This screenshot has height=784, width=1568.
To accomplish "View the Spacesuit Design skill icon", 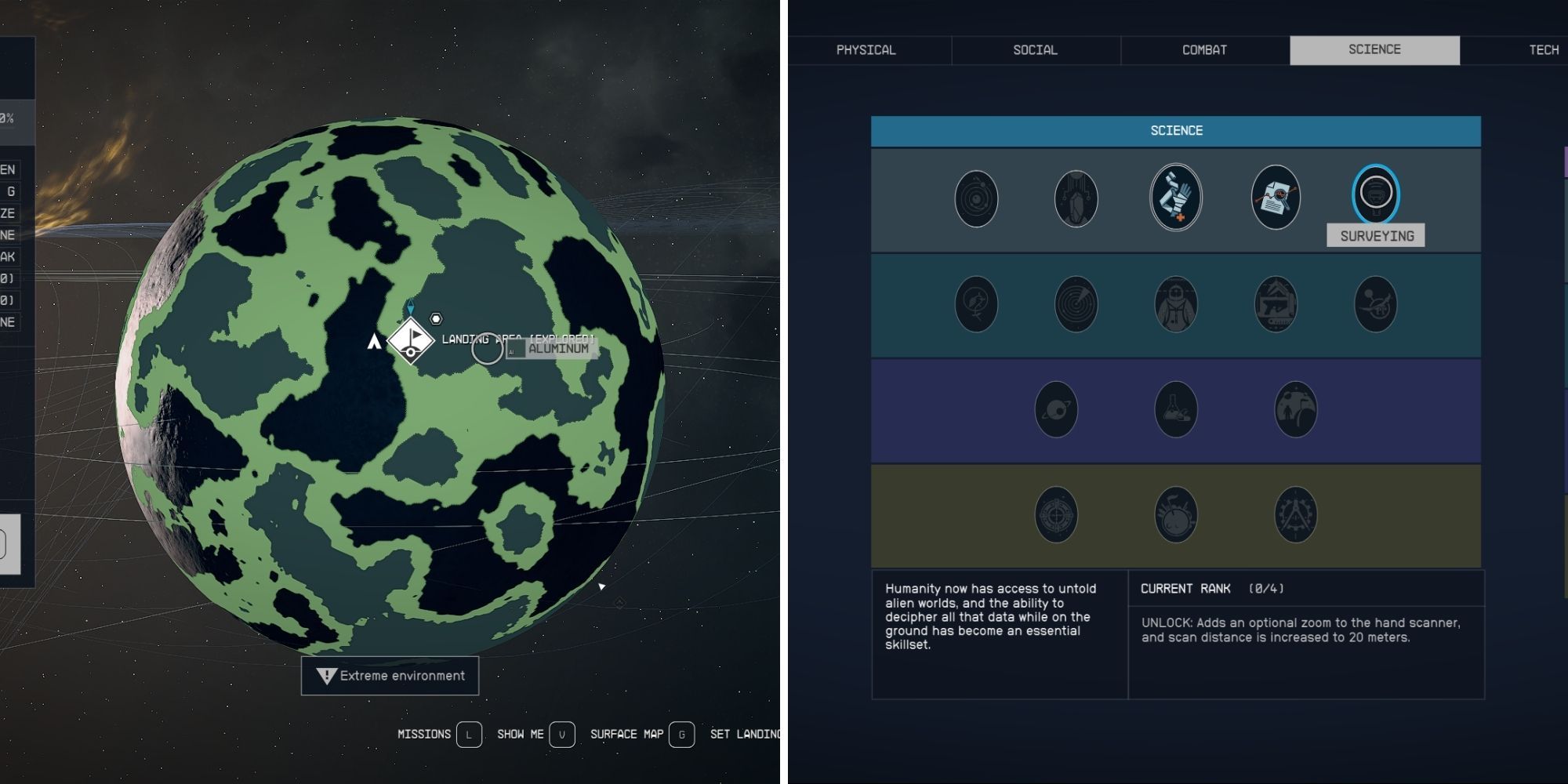I will point(1176,304).
